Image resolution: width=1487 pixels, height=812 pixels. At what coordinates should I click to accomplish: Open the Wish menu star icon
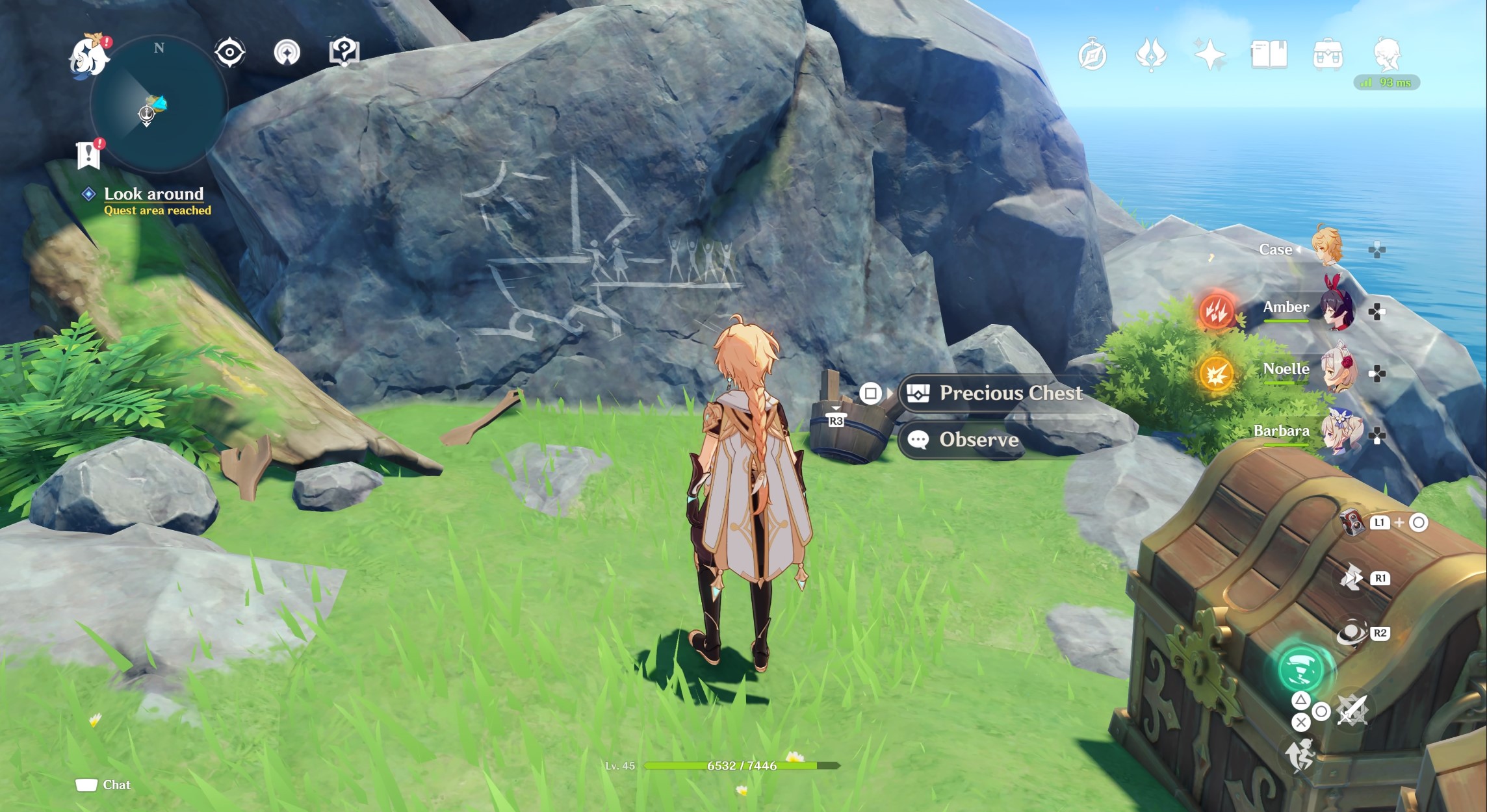pyautogui.click(x=1209, y=55)
